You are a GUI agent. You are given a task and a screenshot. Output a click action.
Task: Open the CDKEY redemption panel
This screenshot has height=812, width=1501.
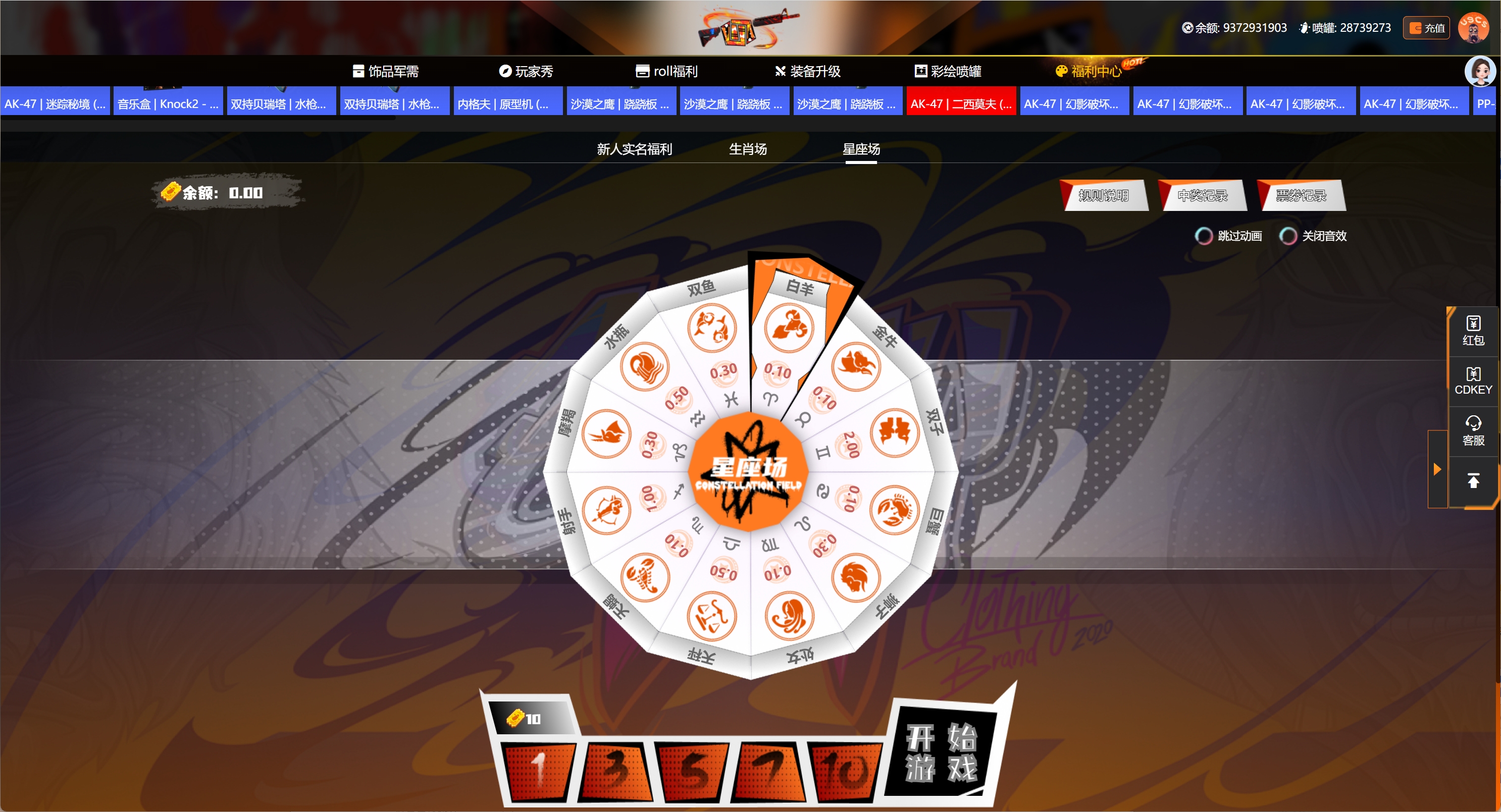[x=1473, y=381]
